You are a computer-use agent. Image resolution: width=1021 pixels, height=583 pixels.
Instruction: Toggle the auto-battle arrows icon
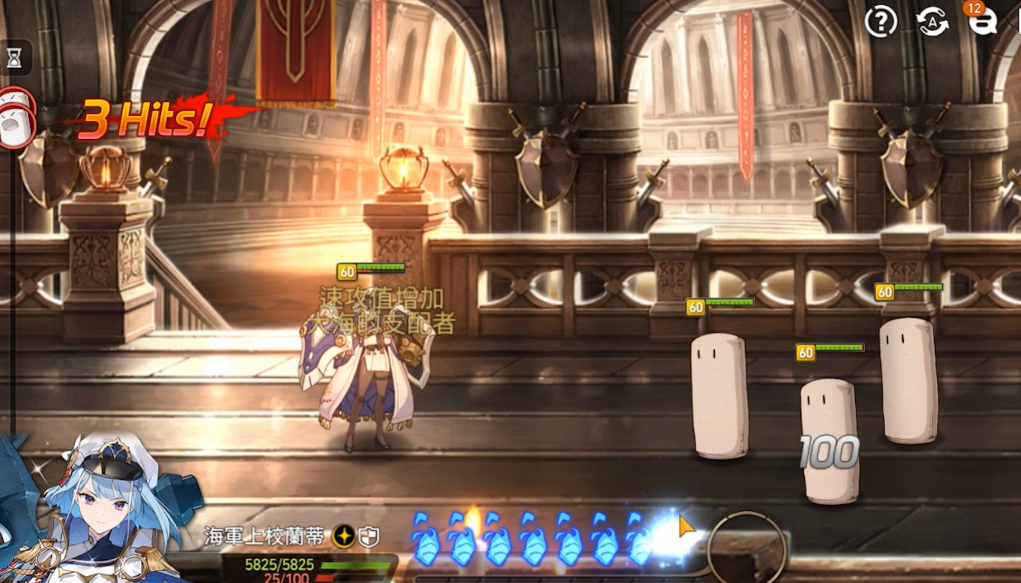click(932, 21)
